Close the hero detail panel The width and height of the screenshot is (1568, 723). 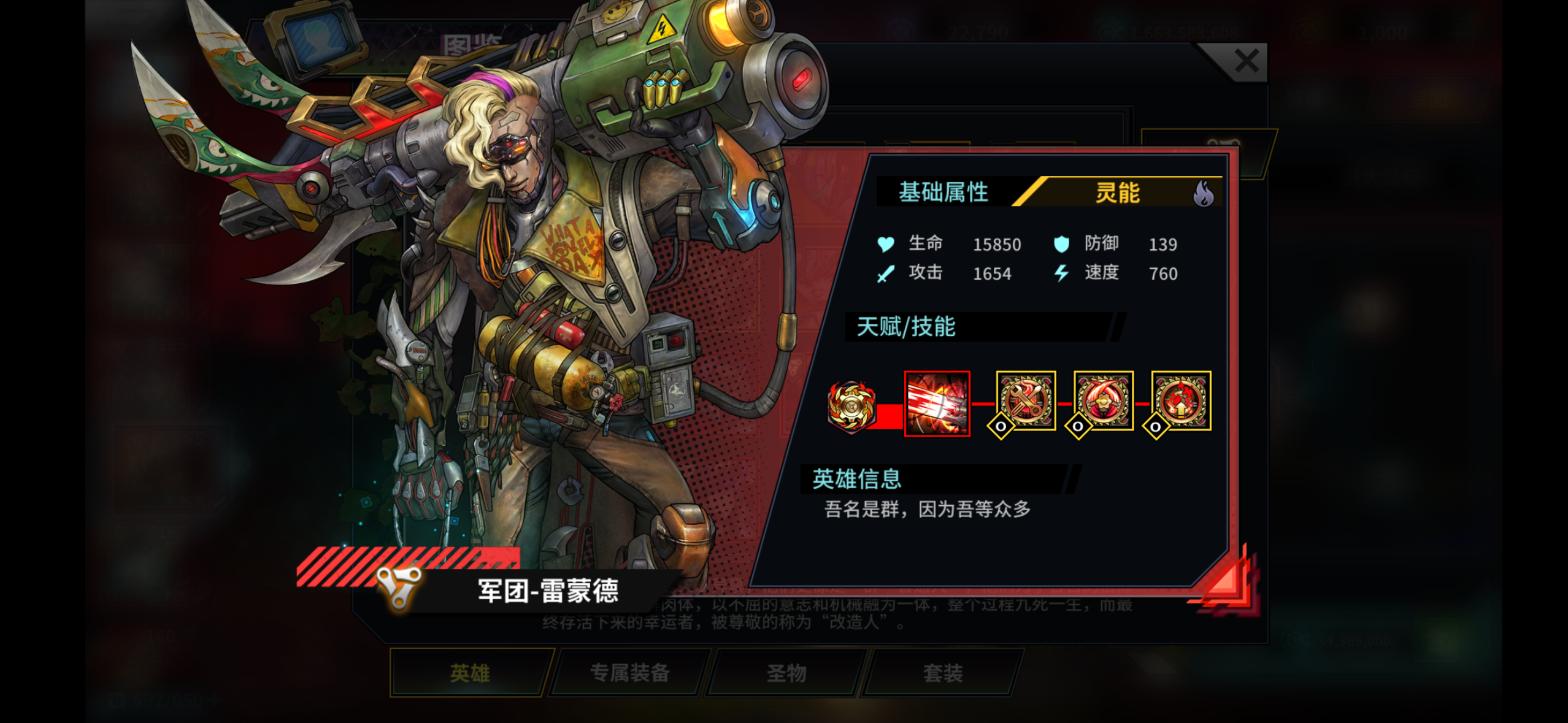click(x=1246, y=61)
